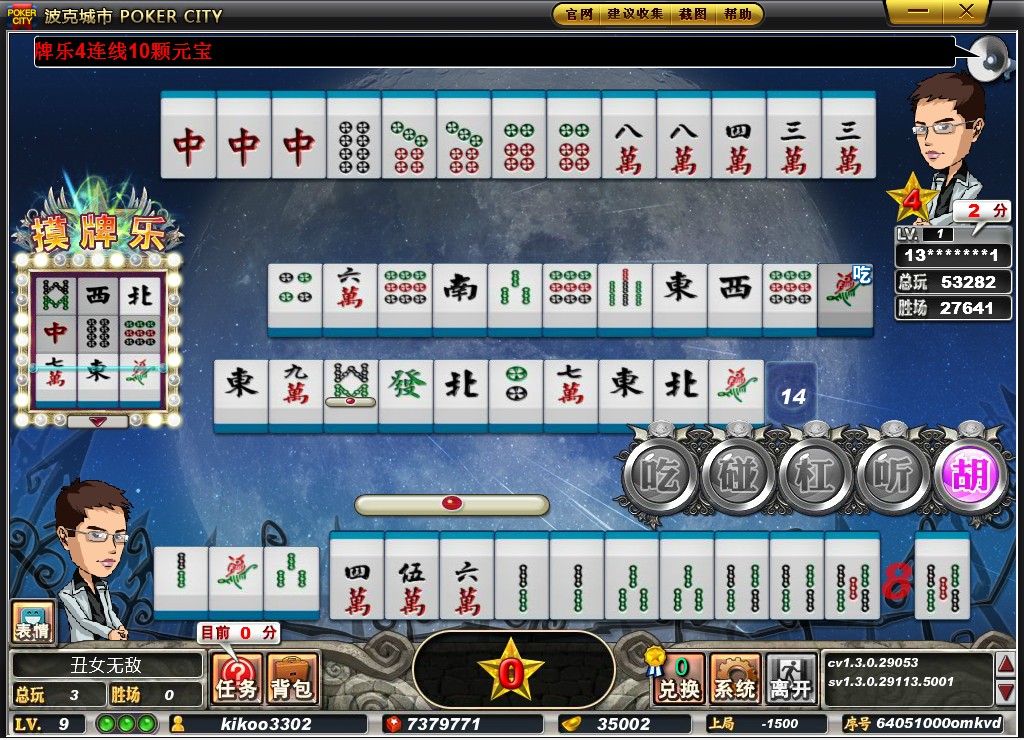1024x740 pixels.
Task: Close the Poker City window
Action: [x=966, y=12]
